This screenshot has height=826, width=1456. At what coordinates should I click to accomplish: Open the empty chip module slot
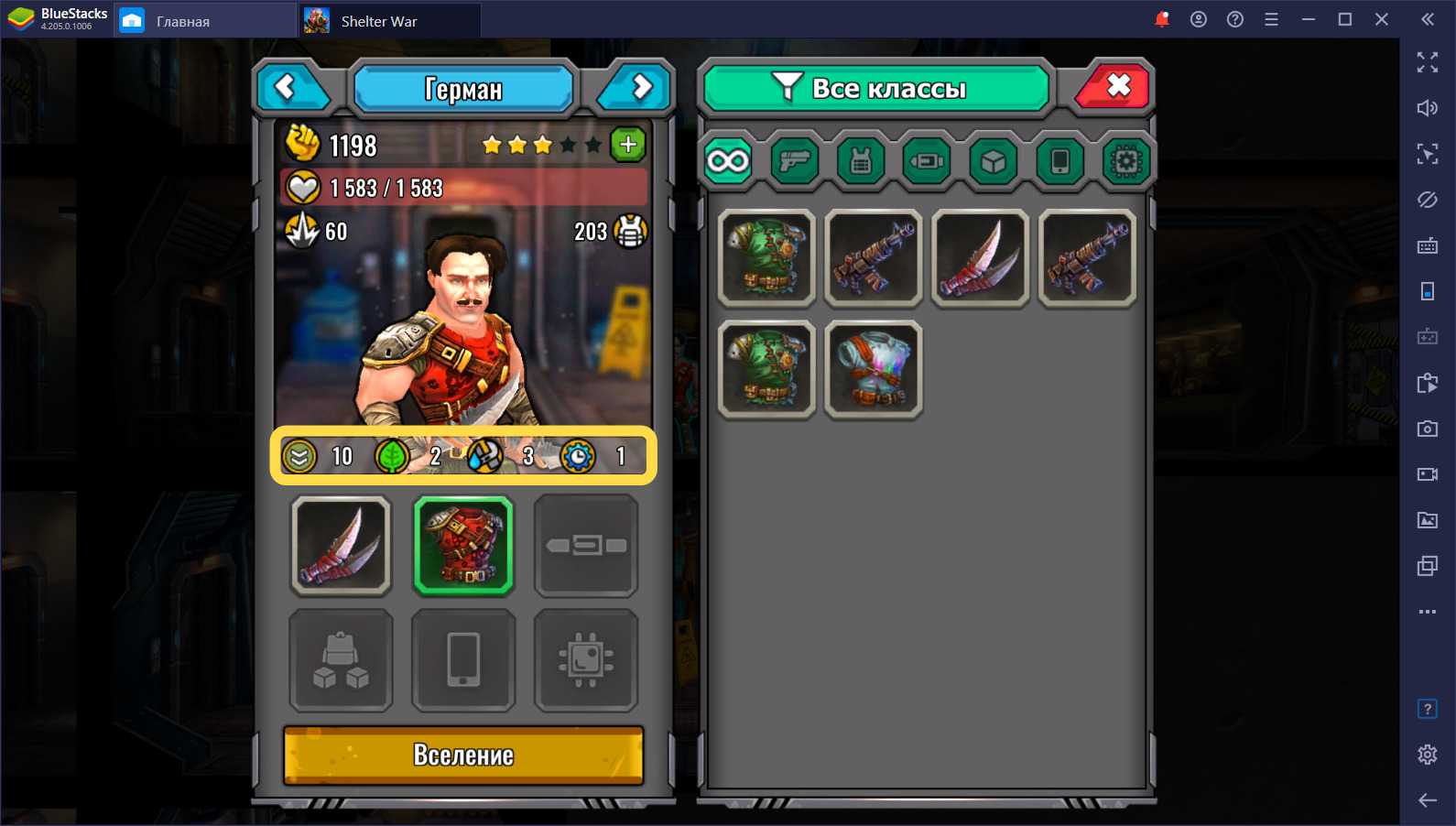[586, 660]
